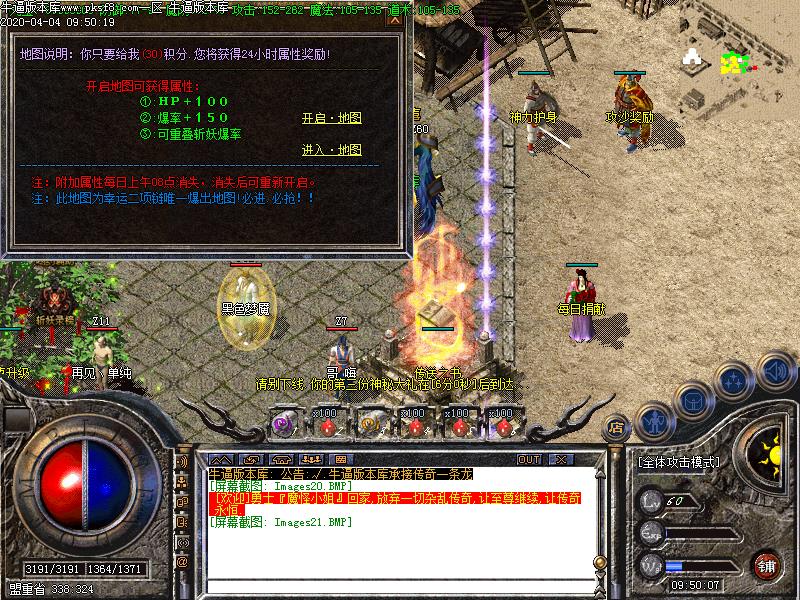Screen dimensions: 800x600
Task: Switch the 全体攻击模式 attack mode label
Action: 677,462
